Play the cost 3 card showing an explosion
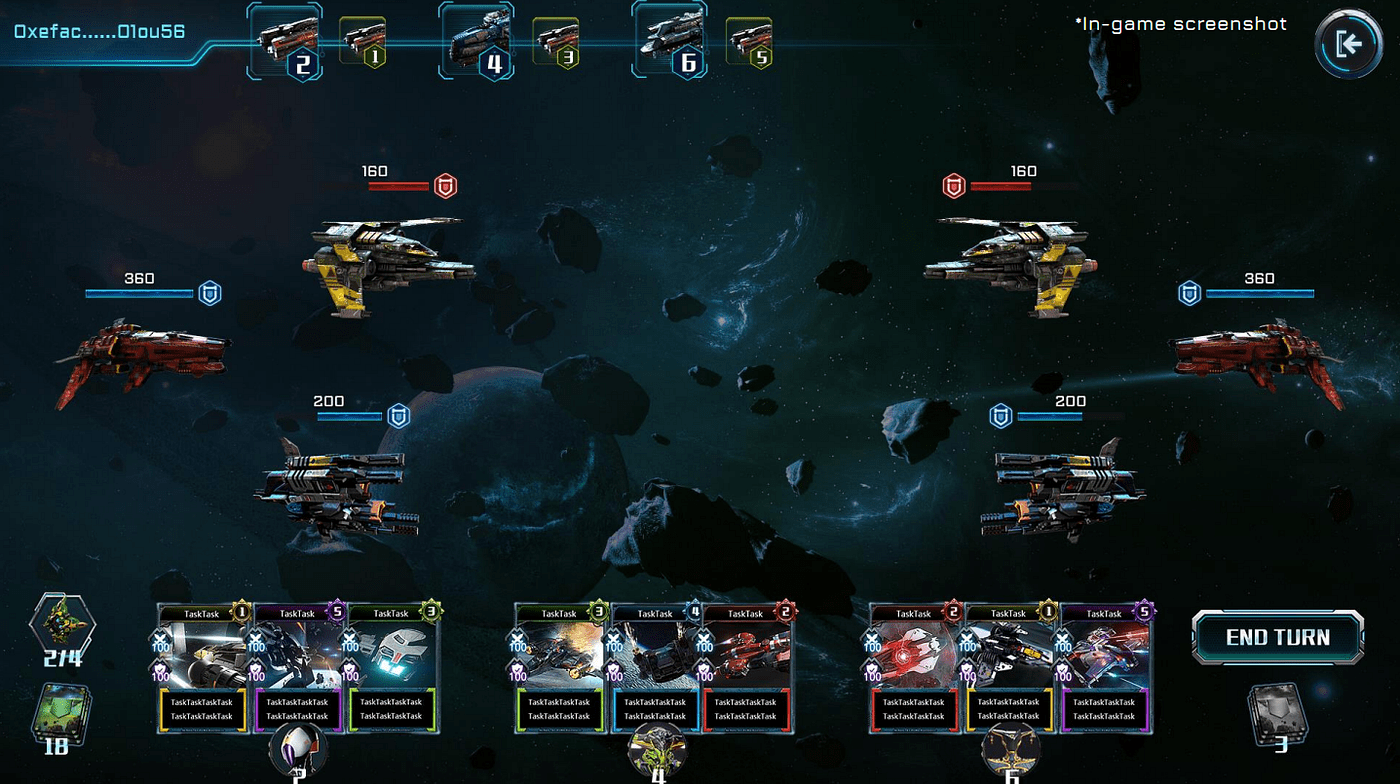This screenshot has height=784, width=1400. [x=560, y=668]
